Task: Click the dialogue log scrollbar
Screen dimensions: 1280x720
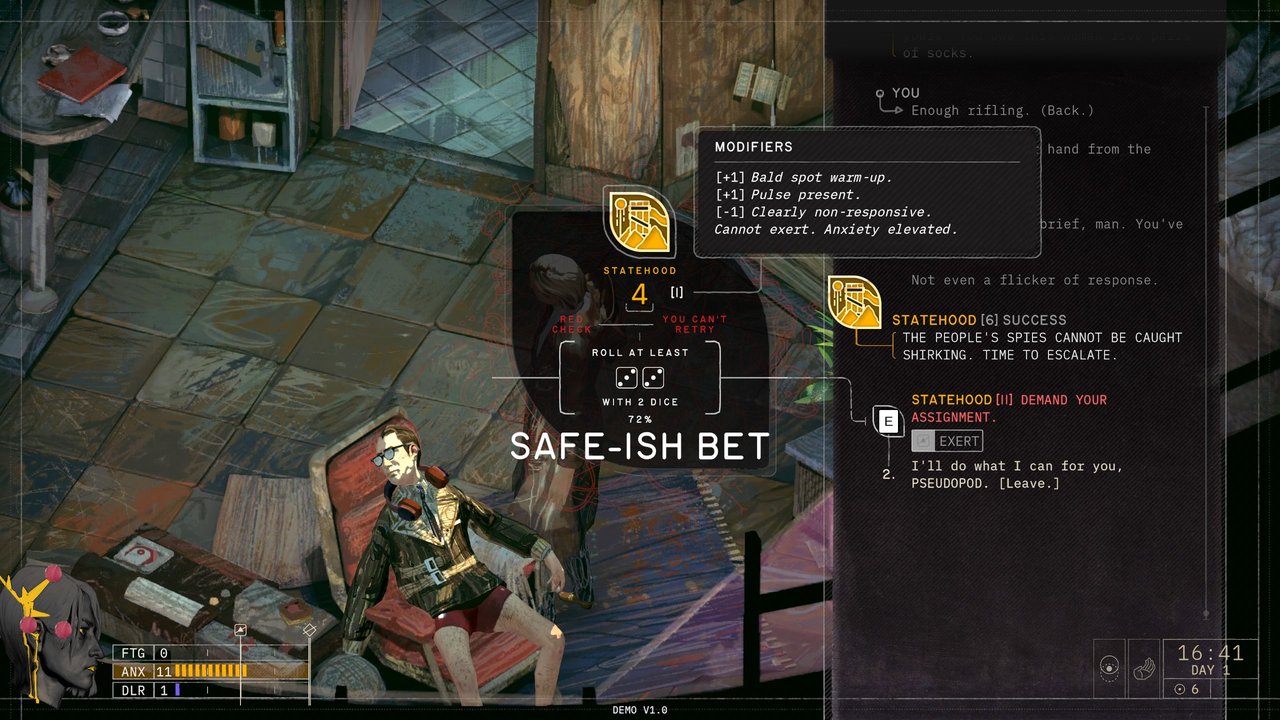Action: pyautogui.click(x=1206, y=360)
